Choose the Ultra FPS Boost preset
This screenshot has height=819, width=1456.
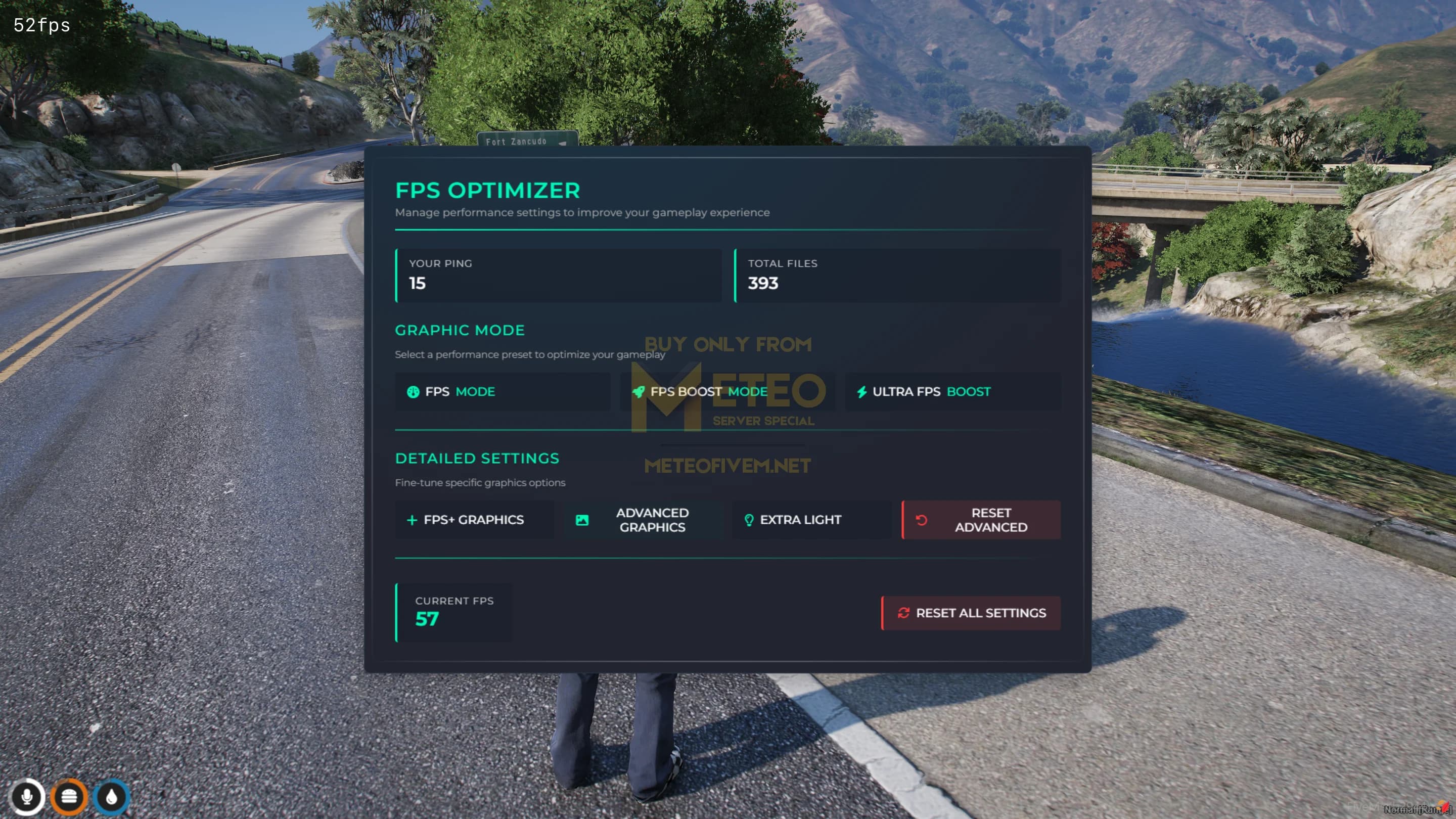pyautogui.click(x=952, y=392)
